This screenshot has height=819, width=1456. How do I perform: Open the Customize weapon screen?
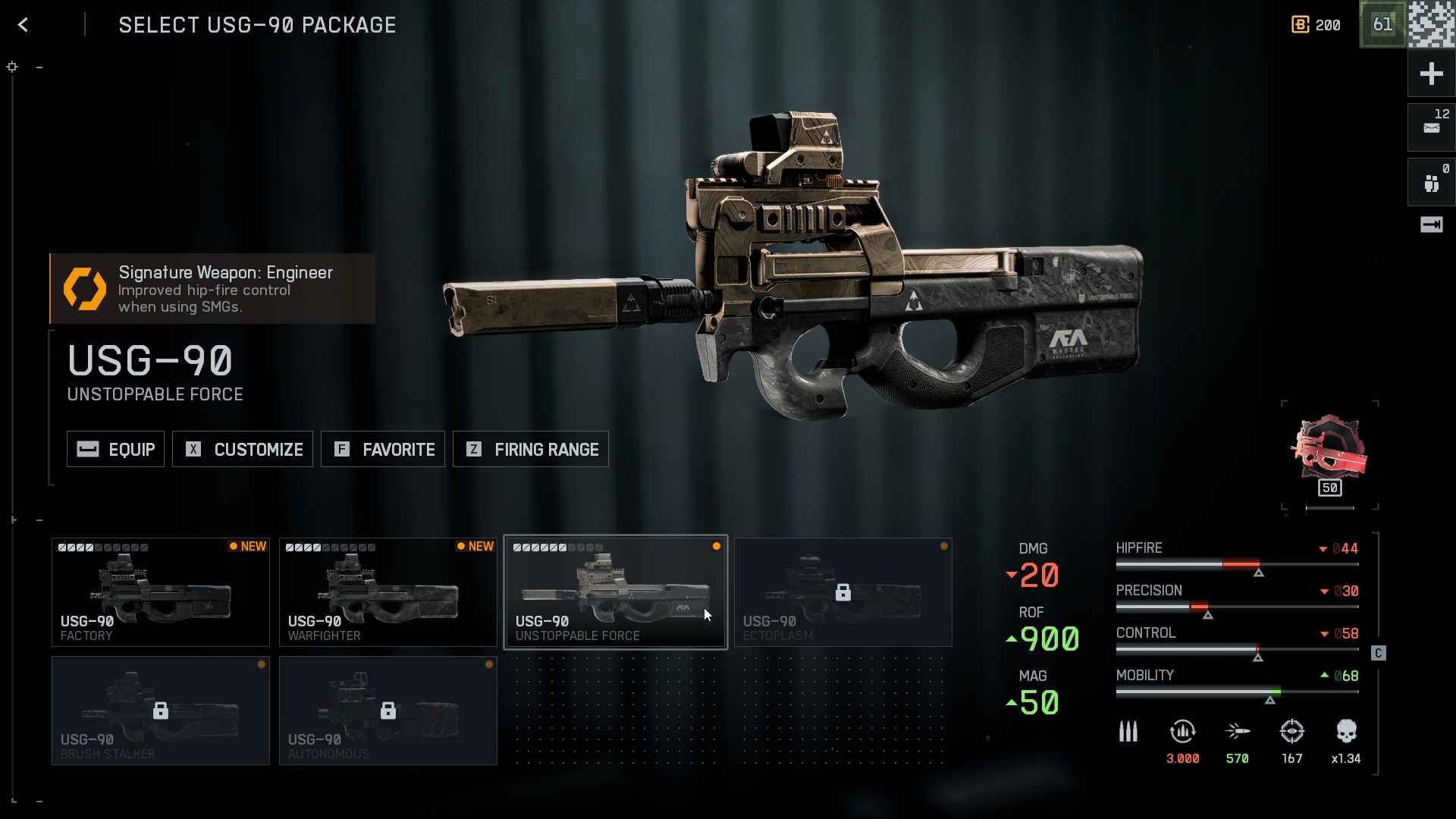pyautogui.click(x=243, y=450)
